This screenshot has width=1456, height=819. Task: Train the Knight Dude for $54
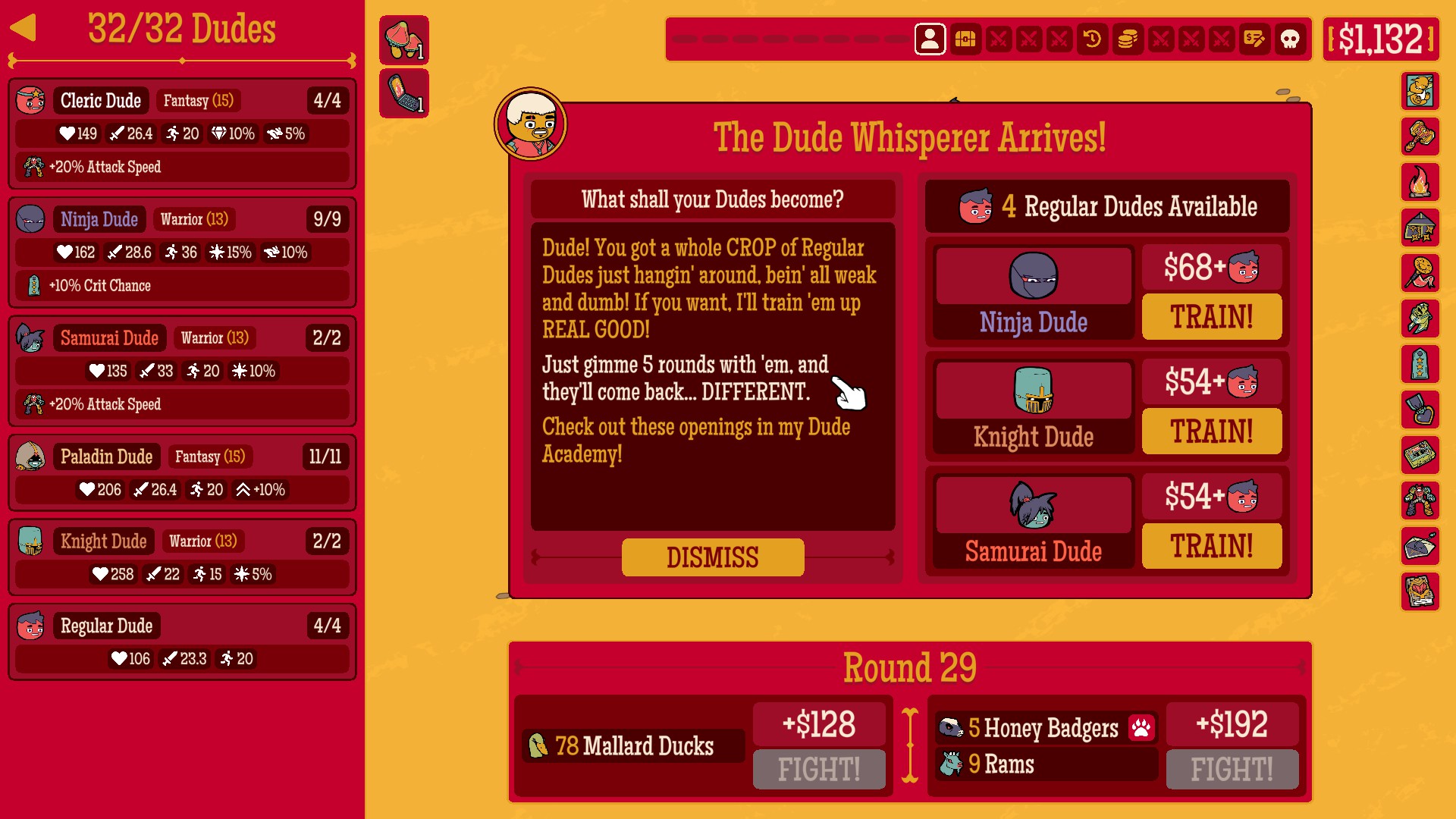point(1211,431)
